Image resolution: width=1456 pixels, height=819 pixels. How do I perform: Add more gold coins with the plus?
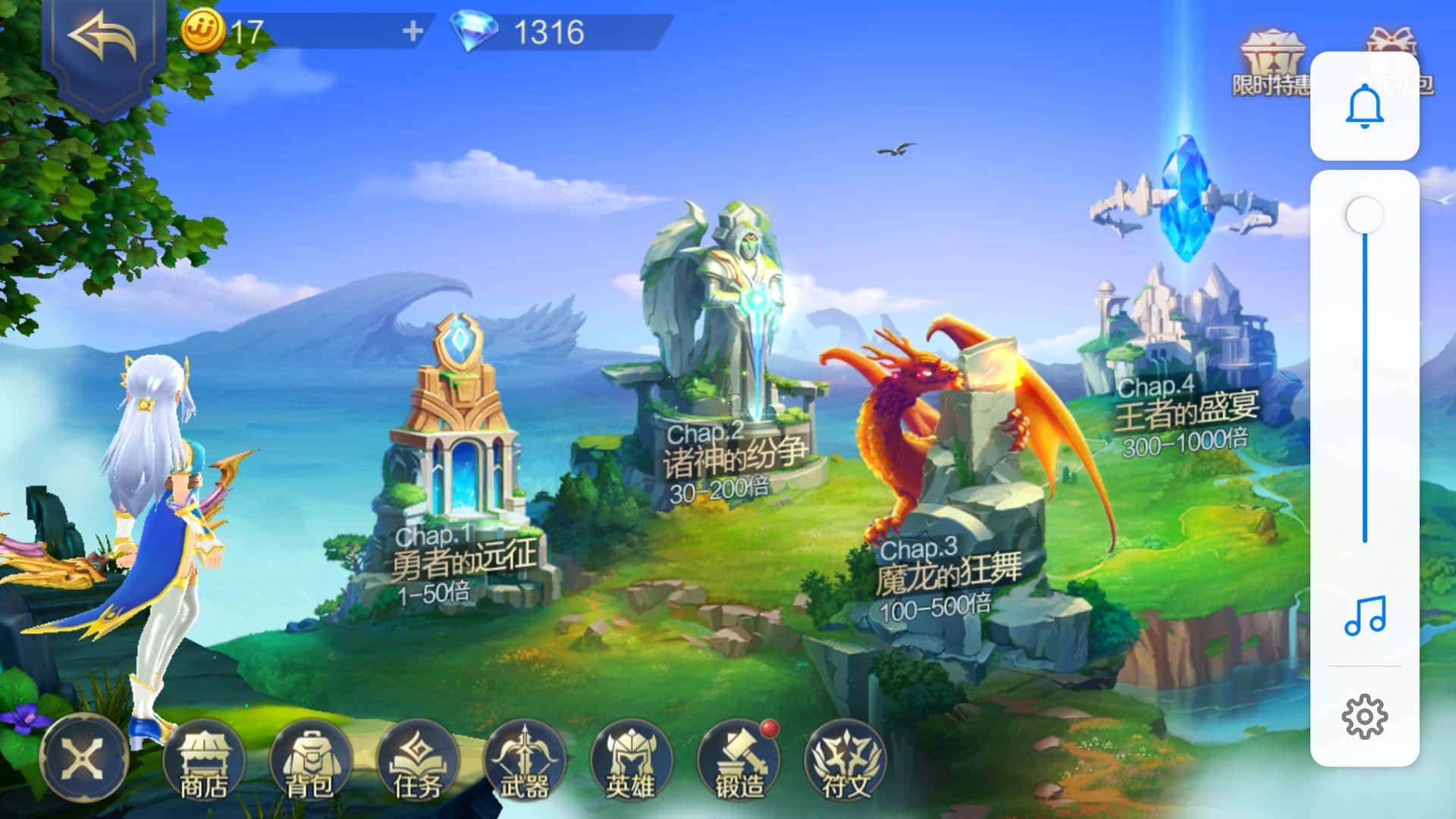pyautogui.click(x=413, y=32)
